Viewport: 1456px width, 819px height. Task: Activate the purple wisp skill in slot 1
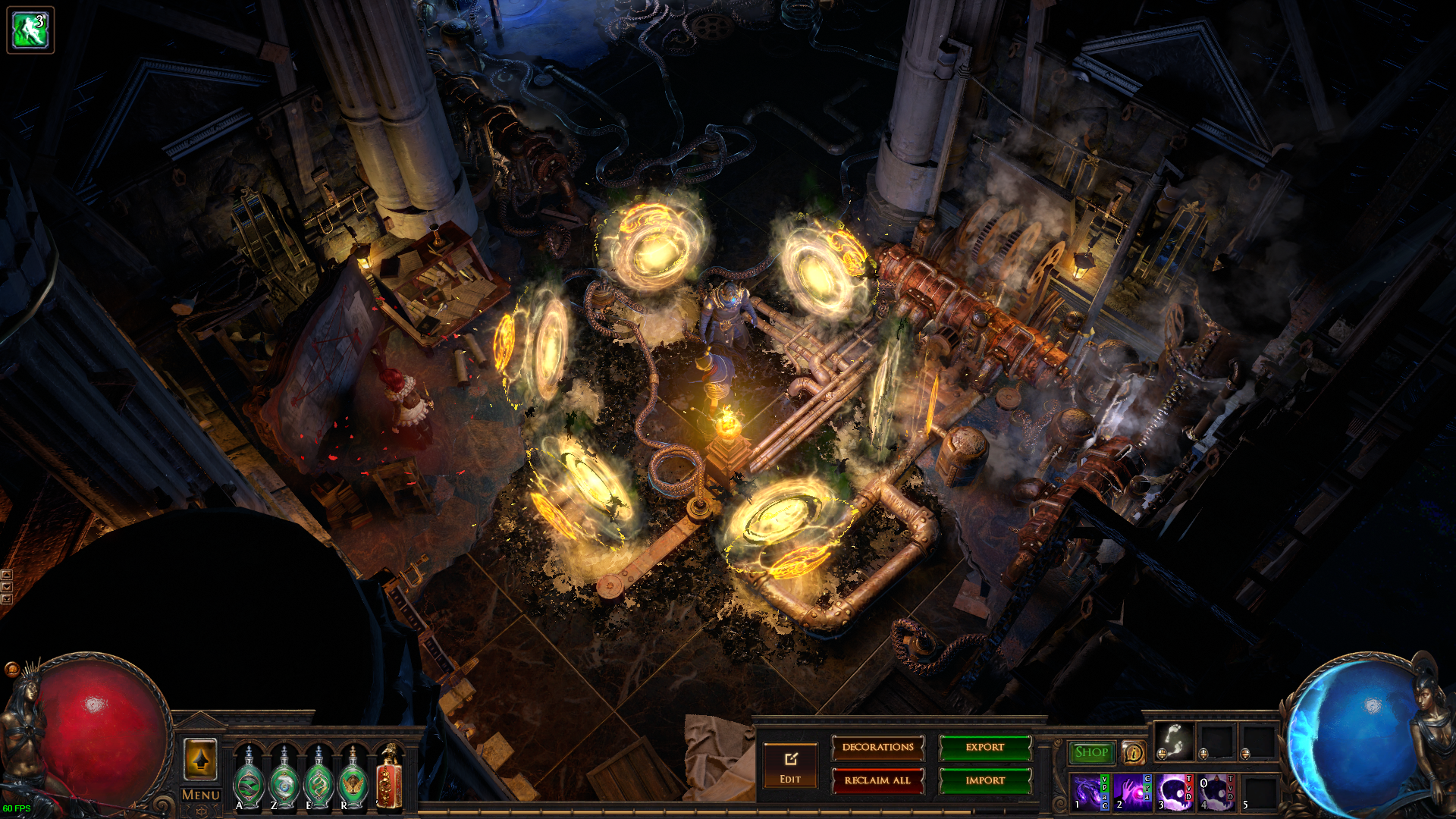(1087, 792)
